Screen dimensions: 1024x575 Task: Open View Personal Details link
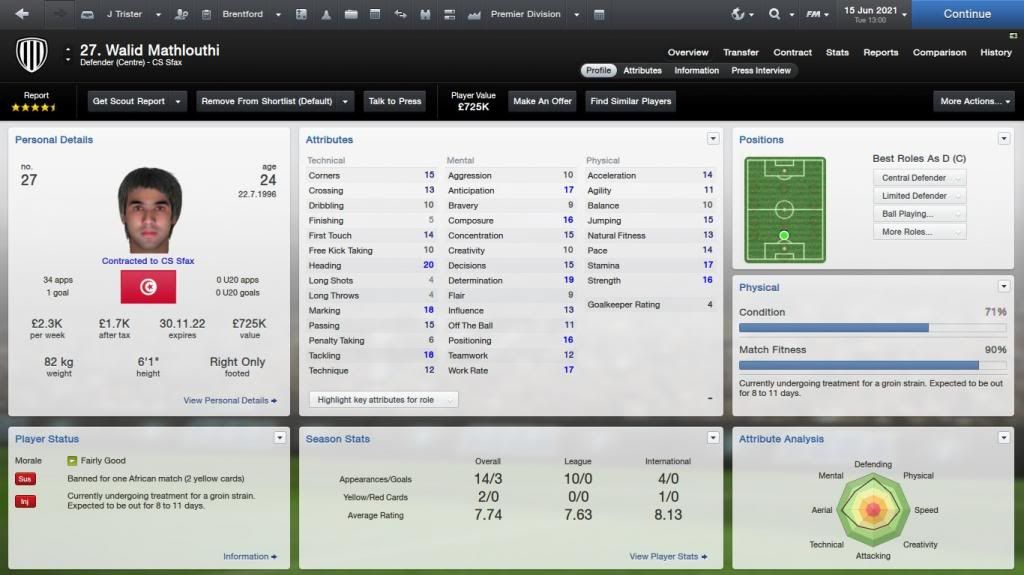(x=230, y=400)
